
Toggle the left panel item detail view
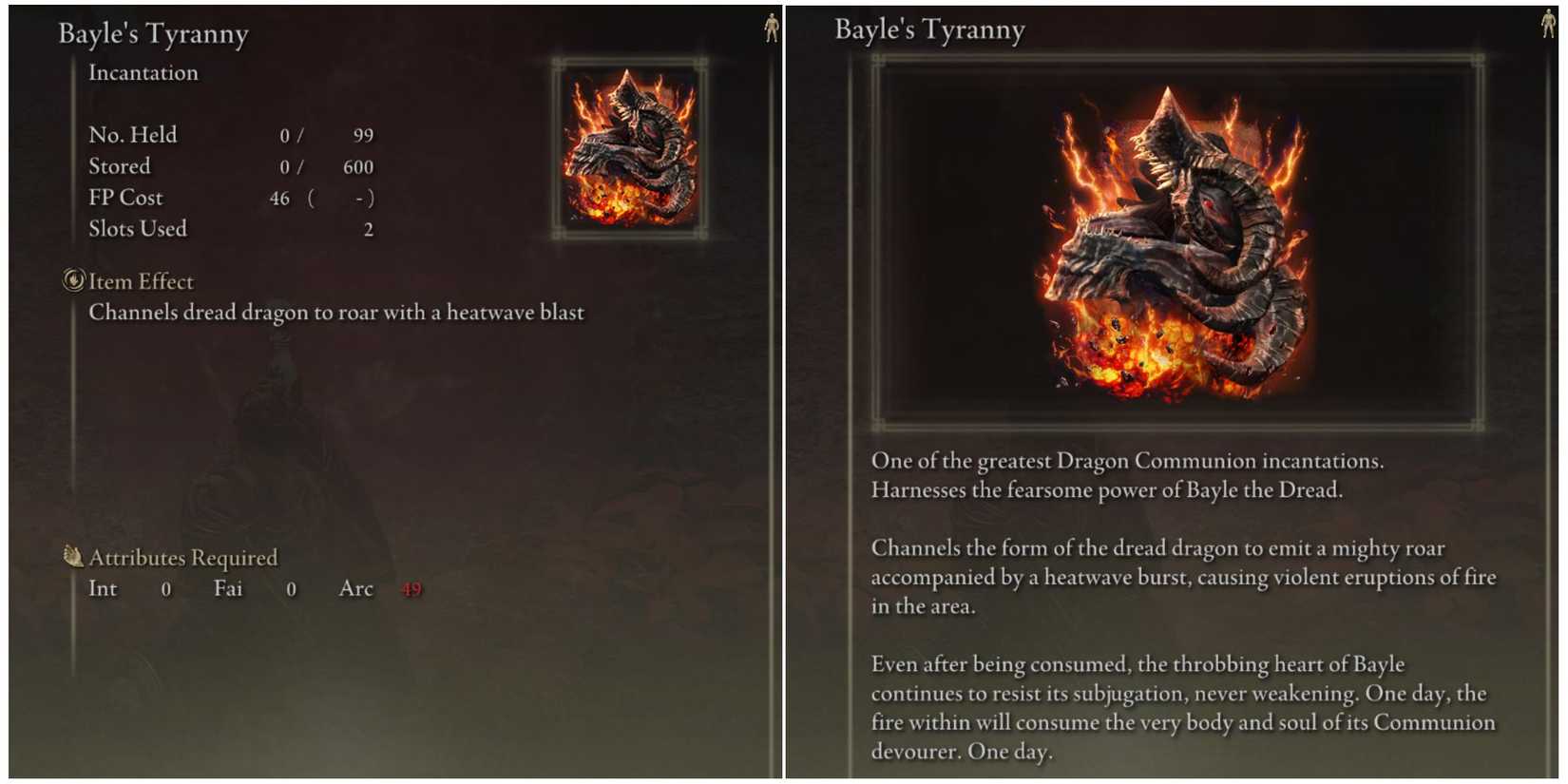pyautogui.click(x=380, y=380)
